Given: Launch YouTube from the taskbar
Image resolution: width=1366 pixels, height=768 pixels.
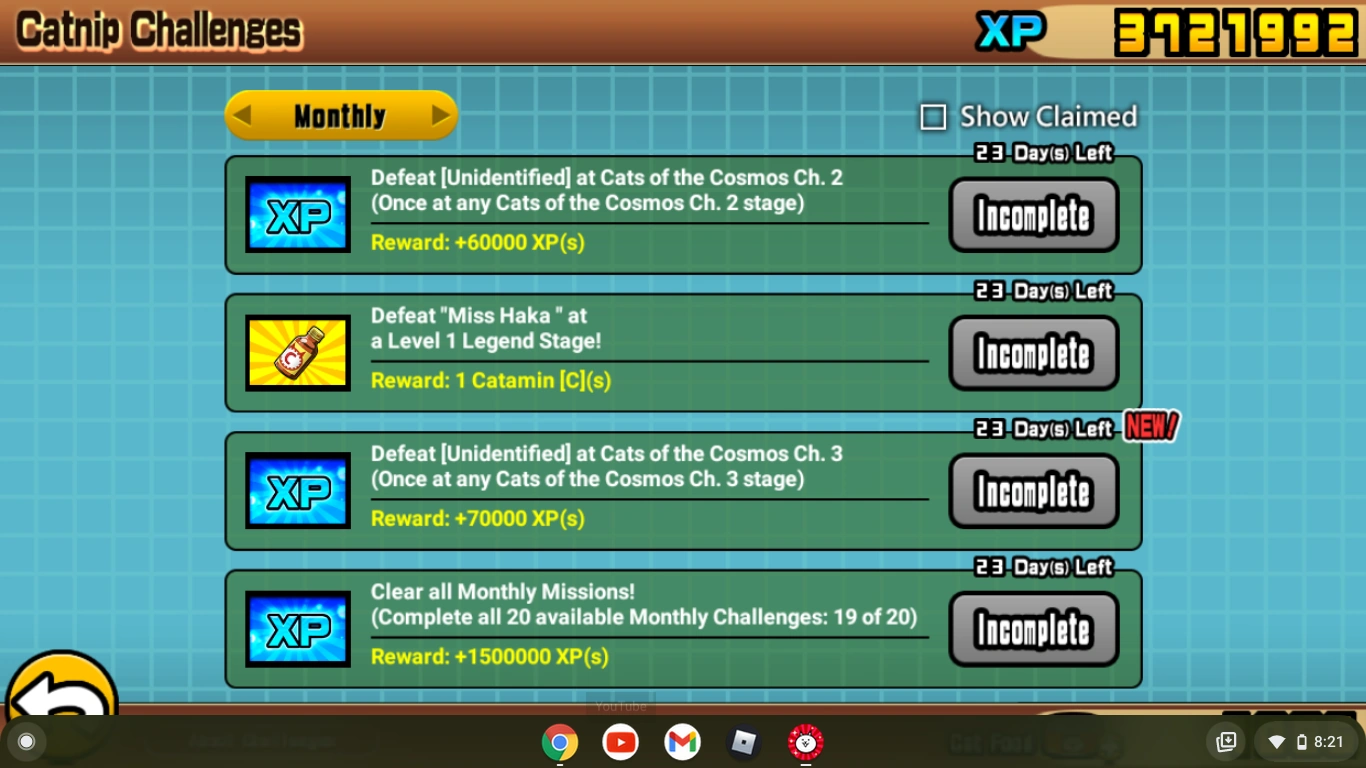Looking at the screenshot, I should pyautogui.click(x=621, y=742).
